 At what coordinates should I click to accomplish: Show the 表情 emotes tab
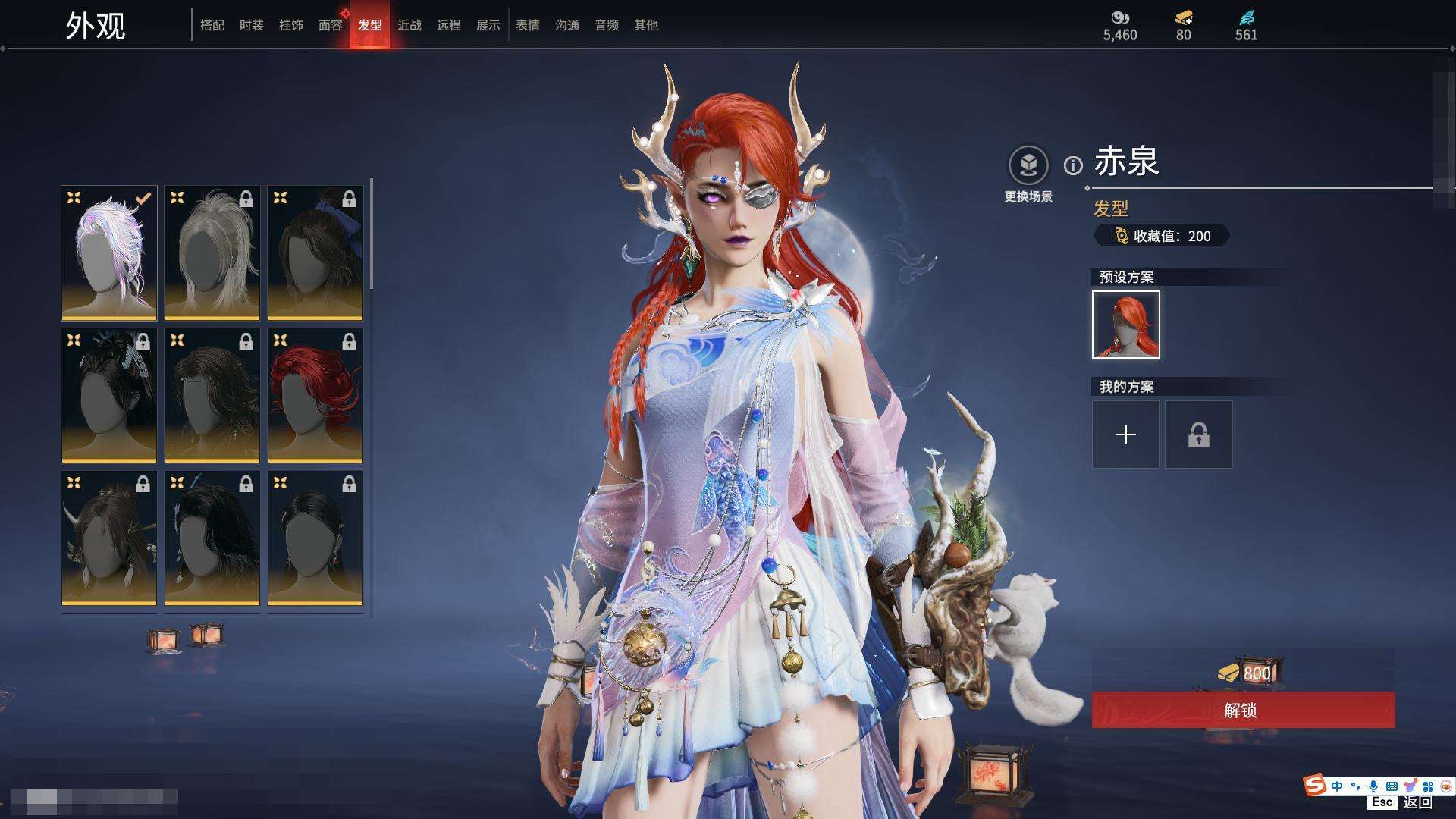click(x=528, y=25)
